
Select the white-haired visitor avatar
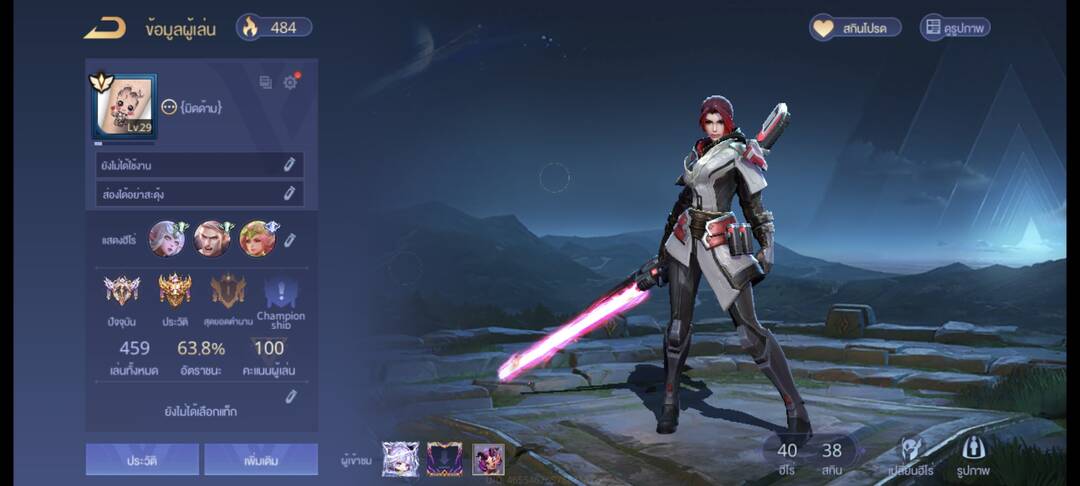[x=400, y=459]
